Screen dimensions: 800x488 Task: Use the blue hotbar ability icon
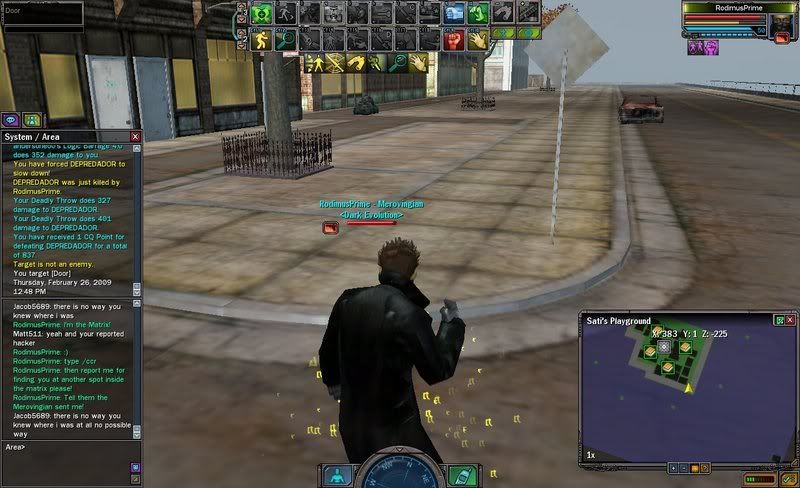(x=454, y=13)
